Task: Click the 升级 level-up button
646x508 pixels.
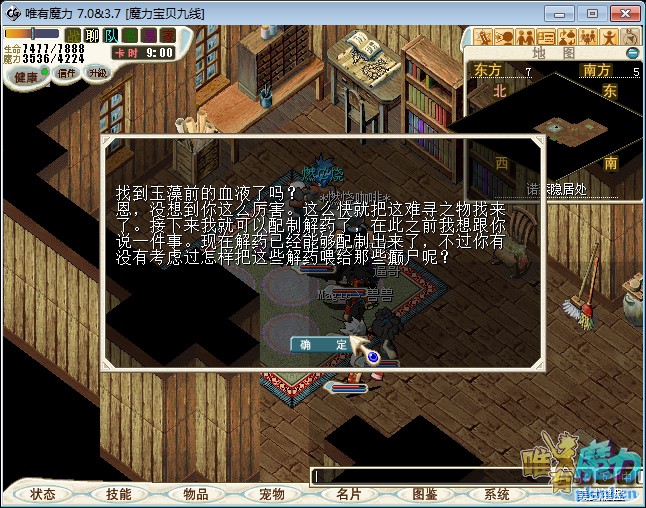Action: [x=97, y=73]
